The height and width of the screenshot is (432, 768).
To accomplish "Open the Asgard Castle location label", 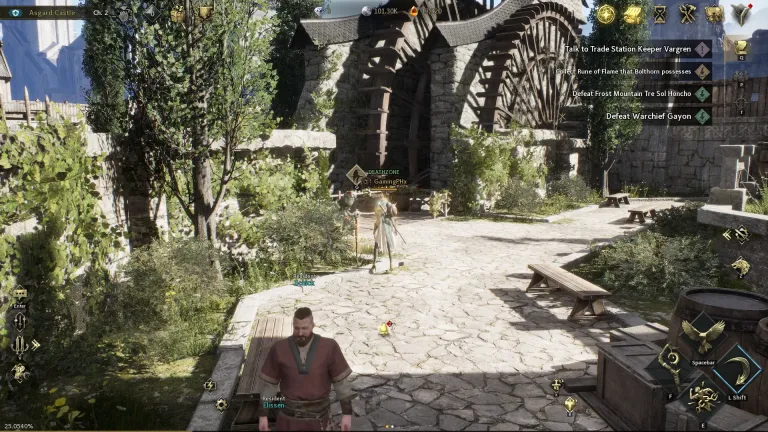I will coord(48,12).
